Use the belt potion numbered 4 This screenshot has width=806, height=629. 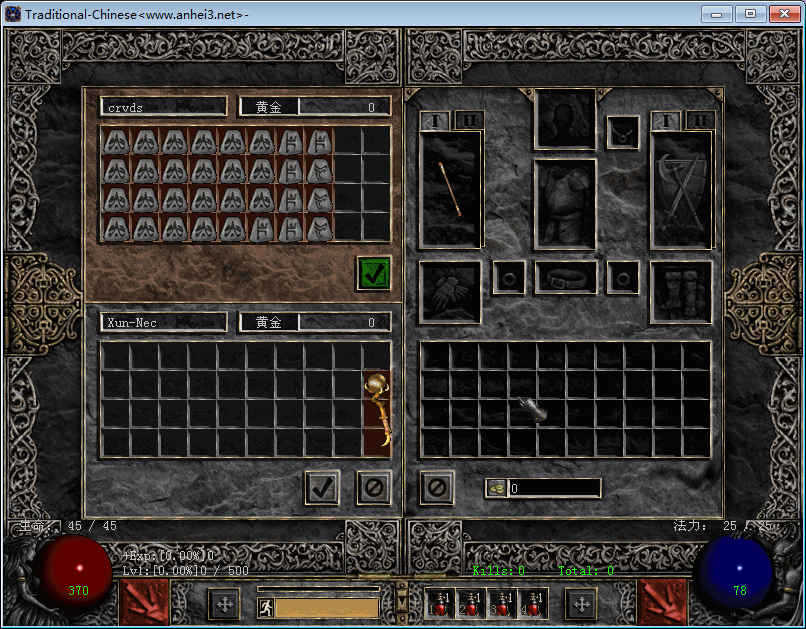point(534,603)
